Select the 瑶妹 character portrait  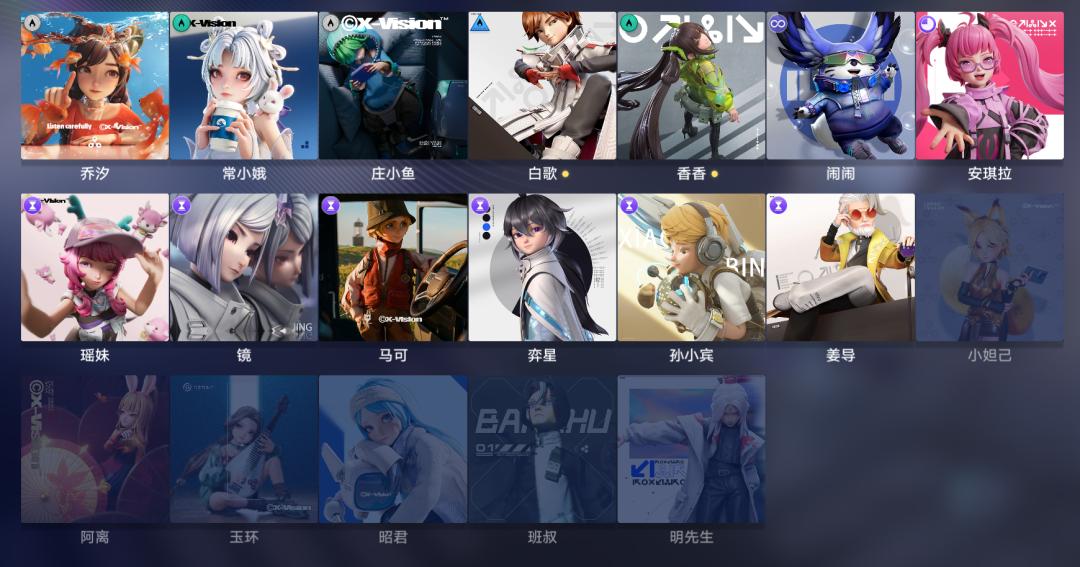point(95,267)
